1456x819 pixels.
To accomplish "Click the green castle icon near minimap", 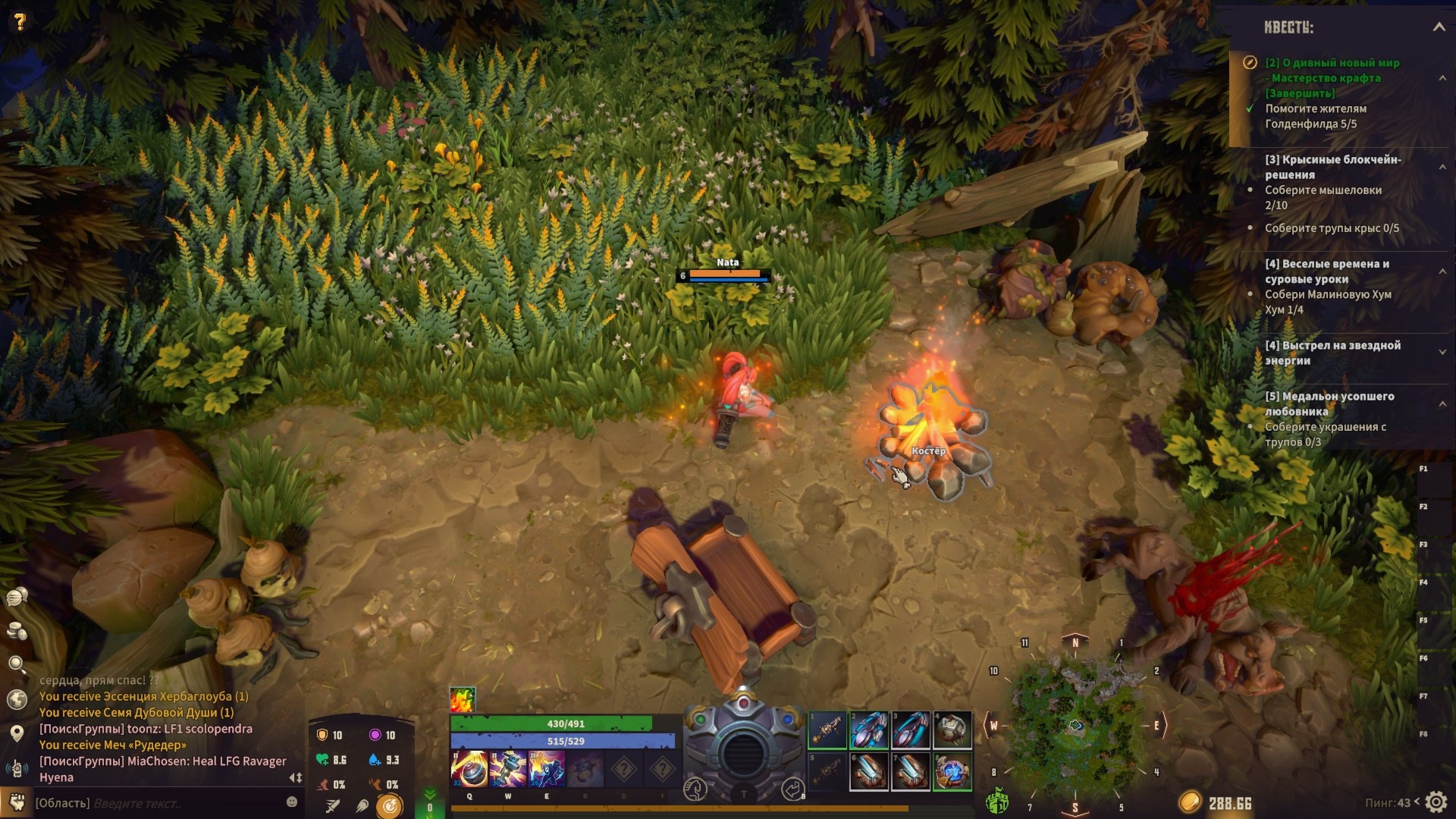I will pos(997,800).
